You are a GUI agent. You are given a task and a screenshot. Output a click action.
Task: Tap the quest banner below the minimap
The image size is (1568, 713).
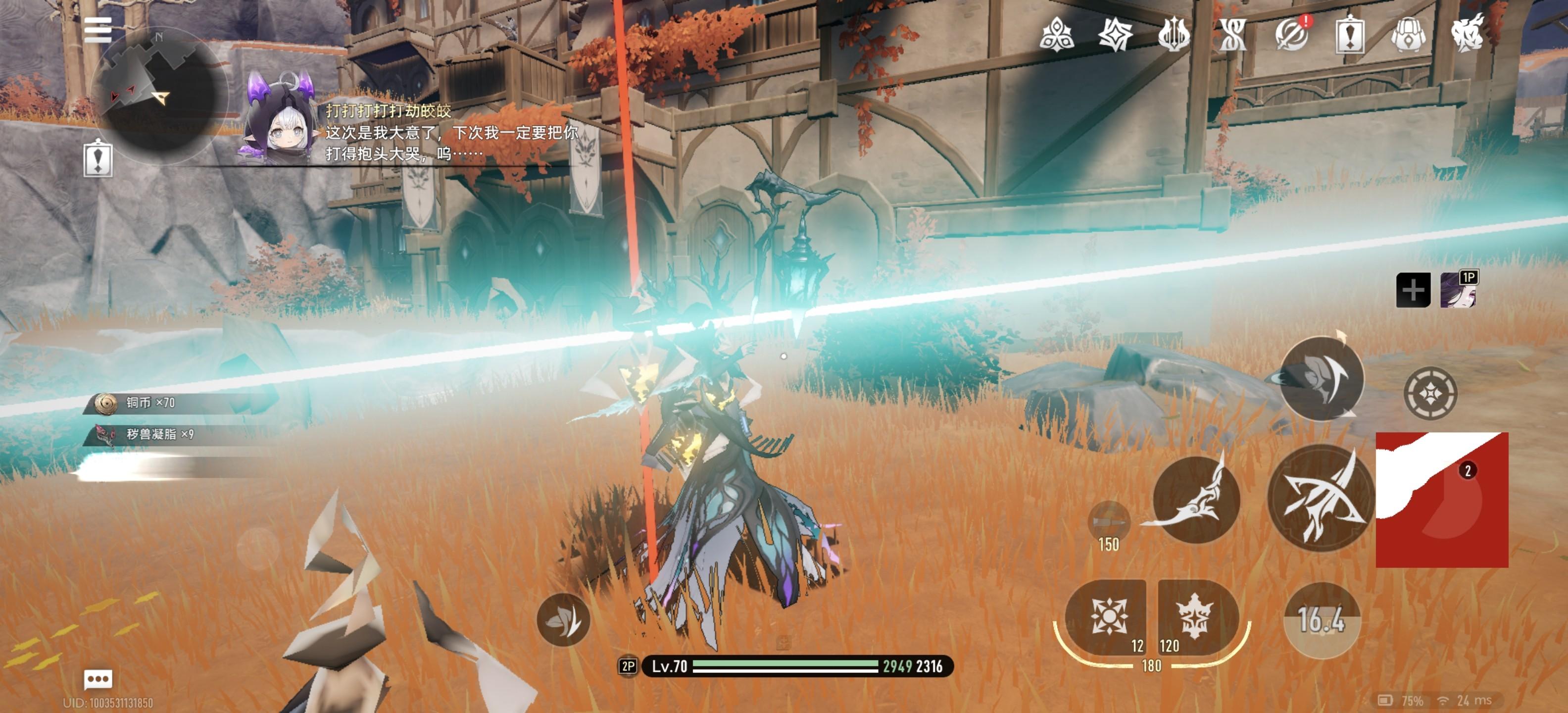(98, 158)
